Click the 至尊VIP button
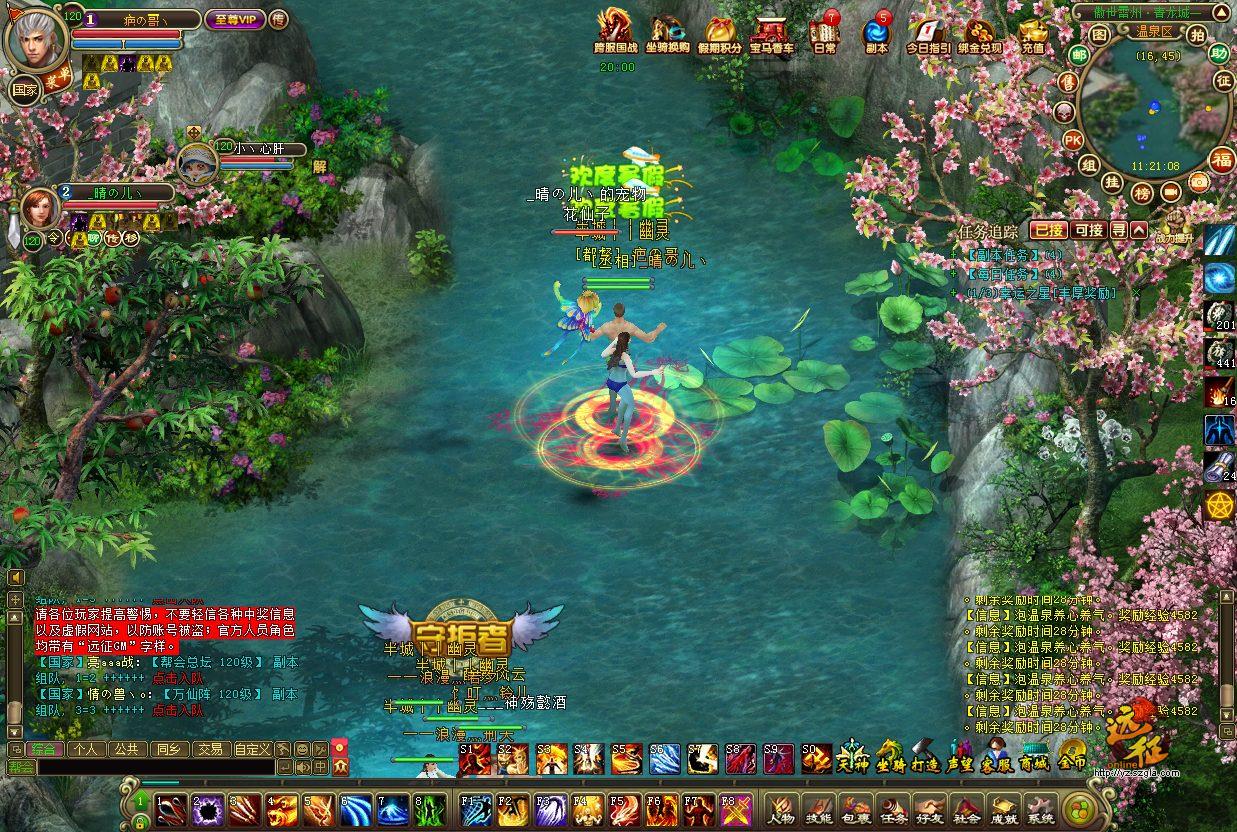The width and height of the screenshot is (1237, 832). click(233, 19)
